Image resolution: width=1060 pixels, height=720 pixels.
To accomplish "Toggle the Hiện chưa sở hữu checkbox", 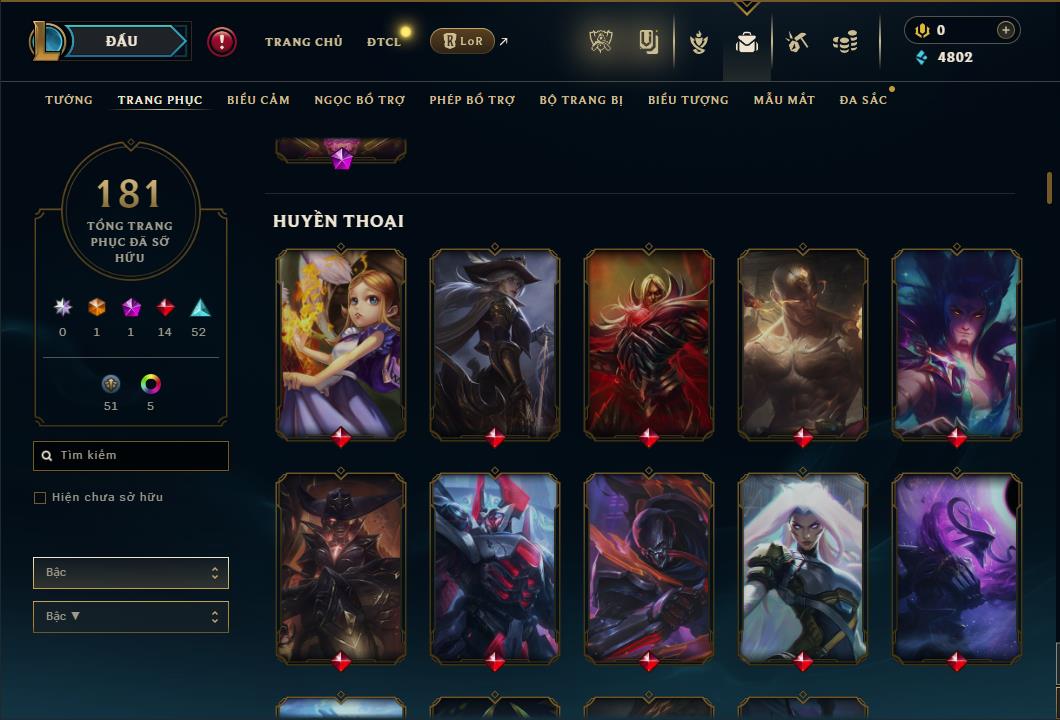I will pyautogui.click(x=40, y=498).
